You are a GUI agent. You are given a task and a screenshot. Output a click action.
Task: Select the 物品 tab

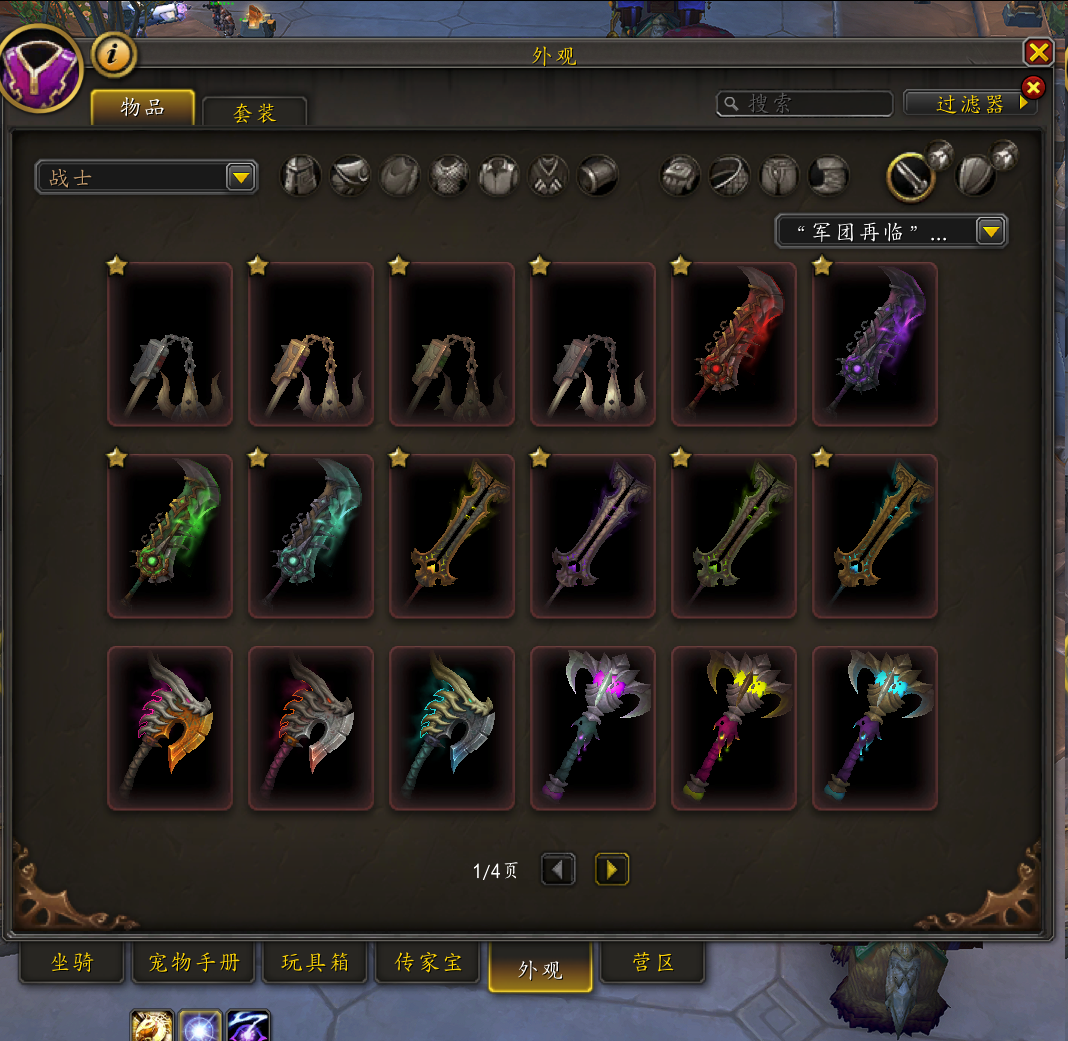142,108
